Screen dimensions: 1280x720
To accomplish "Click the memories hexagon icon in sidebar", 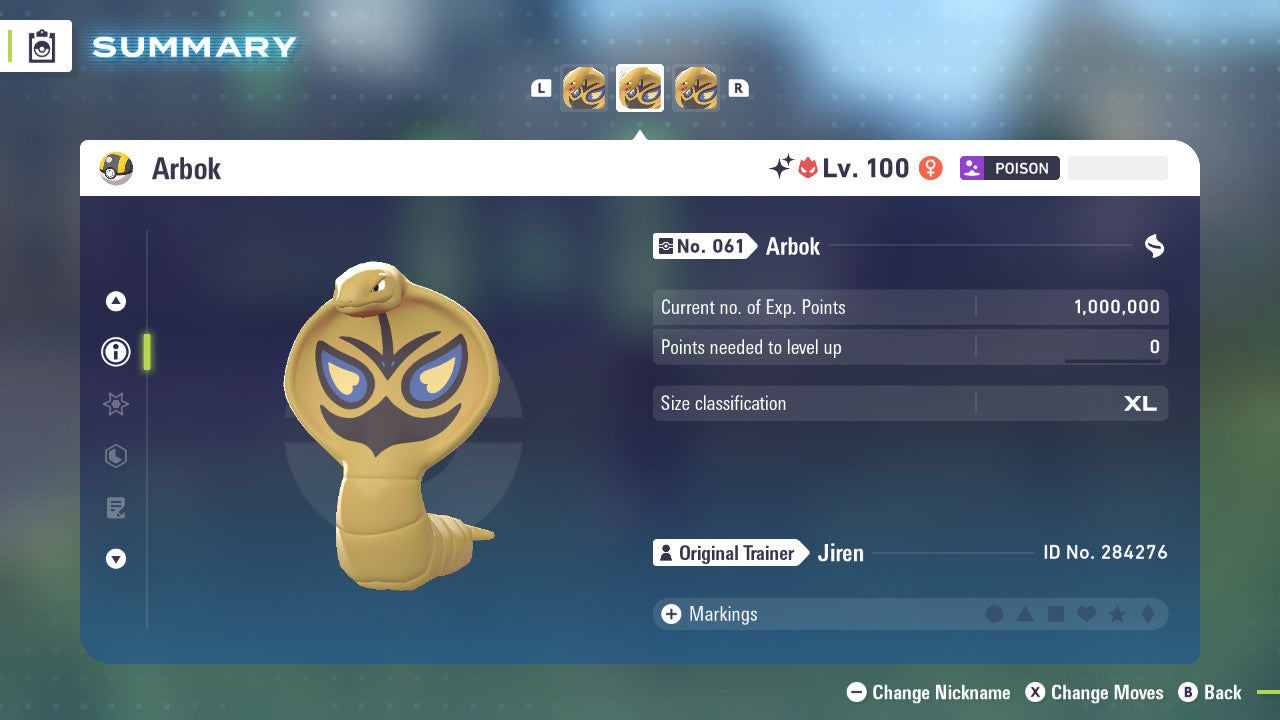I will [x=116, y=456].
